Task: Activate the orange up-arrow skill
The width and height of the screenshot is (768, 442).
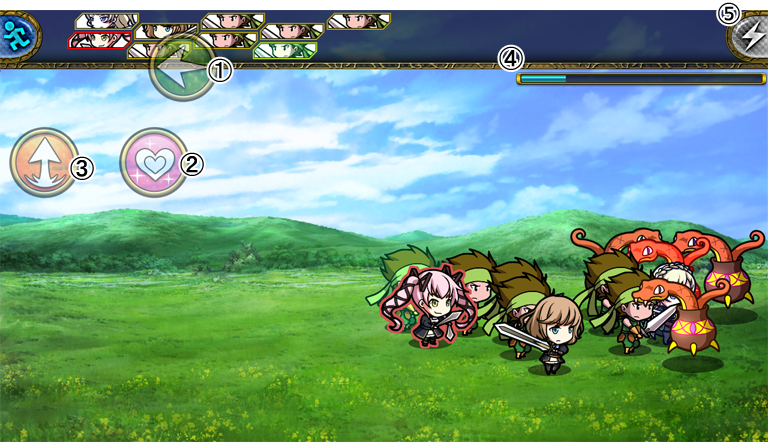Action: 43,162
